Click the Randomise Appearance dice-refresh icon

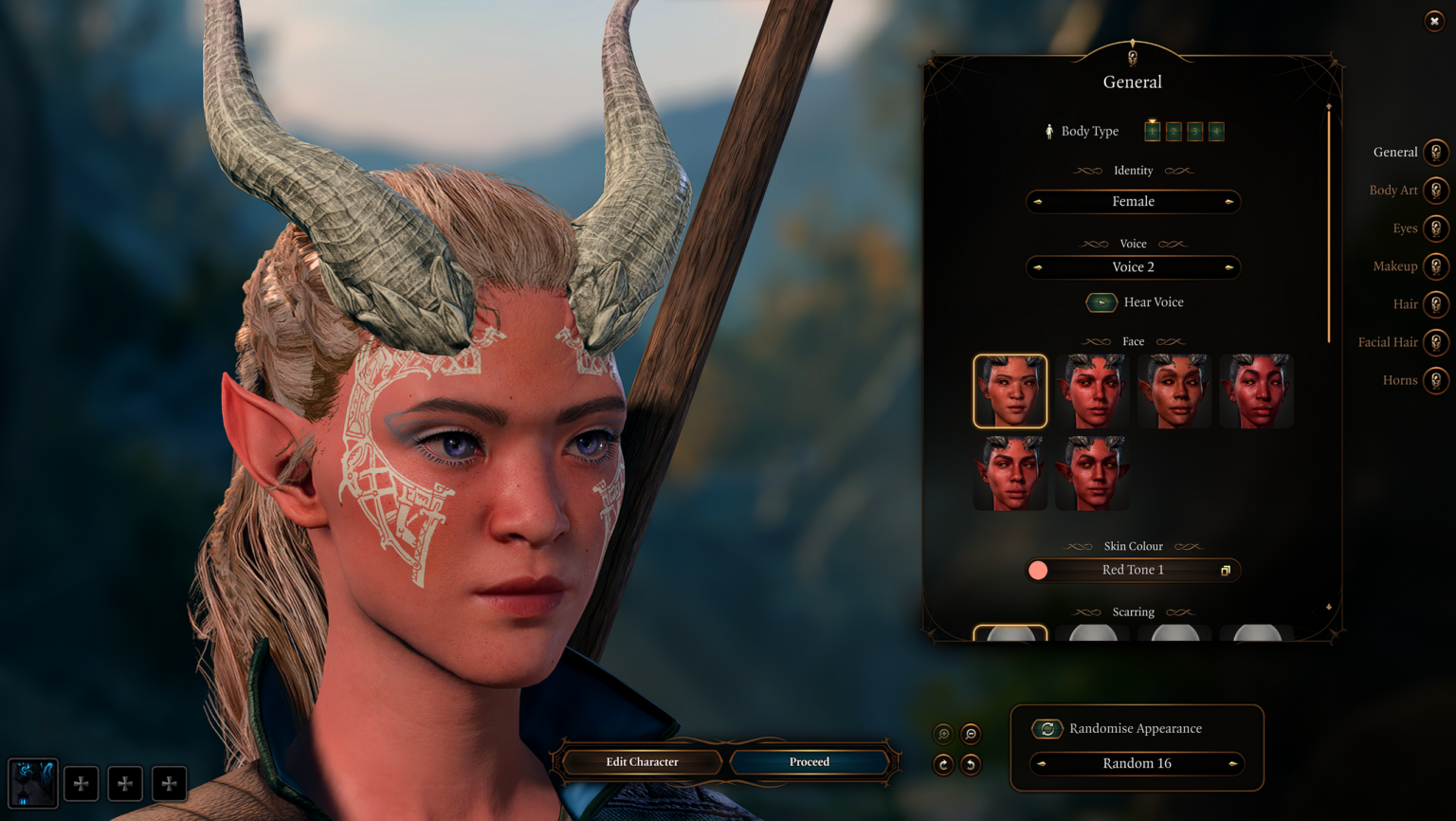[x=1046, y=728]
